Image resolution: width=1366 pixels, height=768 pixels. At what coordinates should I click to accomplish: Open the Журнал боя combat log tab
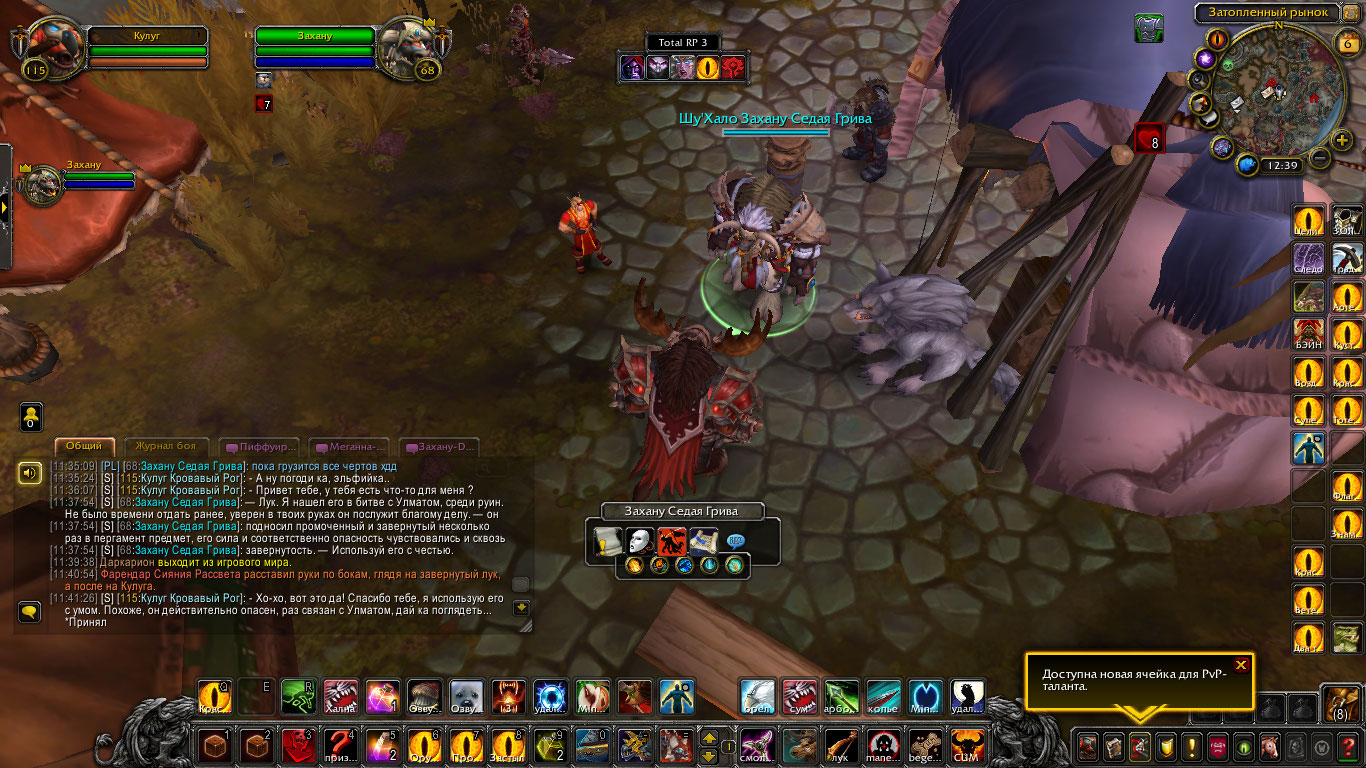pos(166,446)
